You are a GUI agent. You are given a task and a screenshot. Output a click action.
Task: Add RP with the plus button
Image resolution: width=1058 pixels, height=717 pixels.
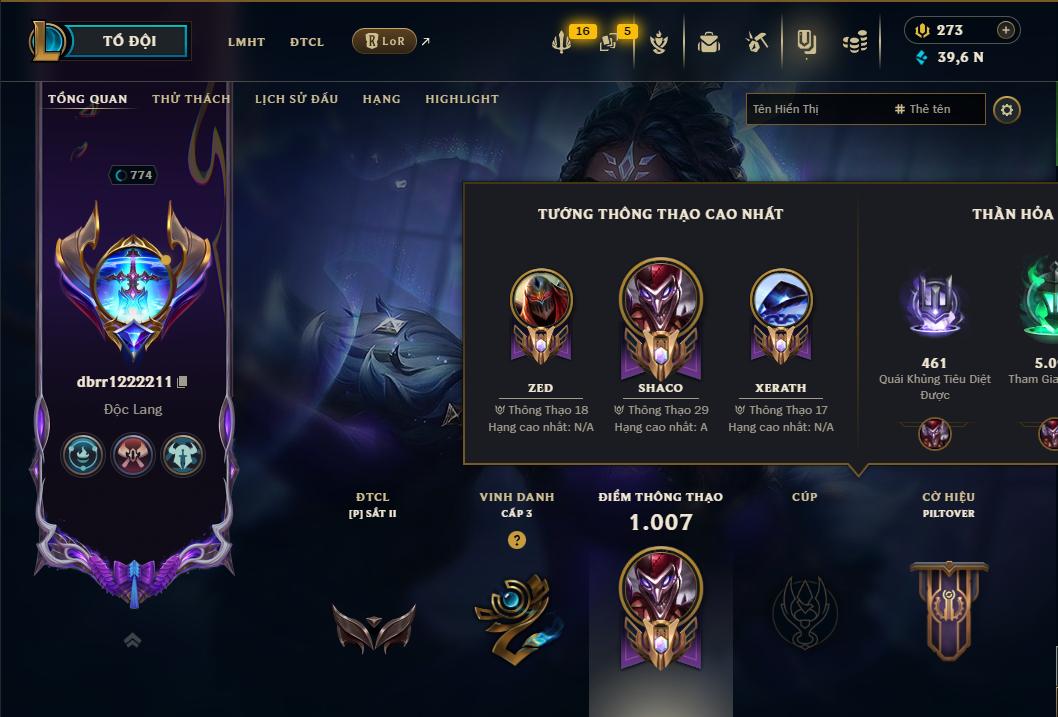(1006, 30)
